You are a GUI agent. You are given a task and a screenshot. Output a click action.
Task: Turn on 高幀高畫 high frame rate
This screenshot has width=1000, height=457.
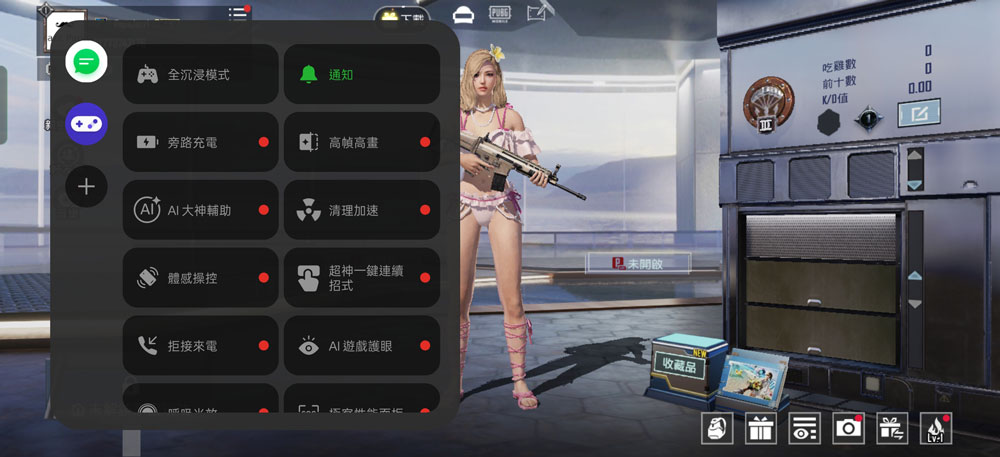click(362, 142)
